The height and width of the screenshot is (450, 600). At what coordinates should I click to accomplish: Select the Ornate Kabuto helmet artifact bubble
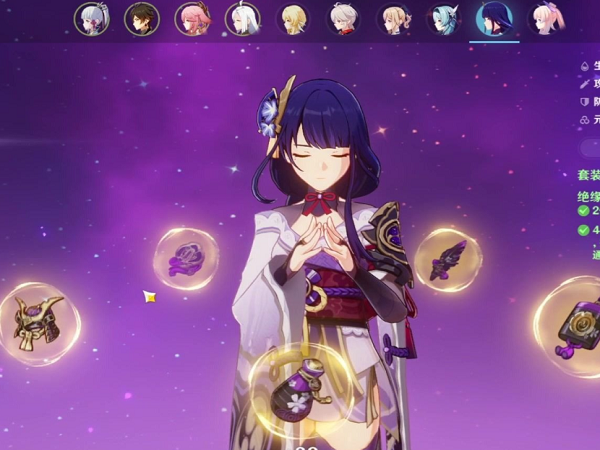(38, 322)
